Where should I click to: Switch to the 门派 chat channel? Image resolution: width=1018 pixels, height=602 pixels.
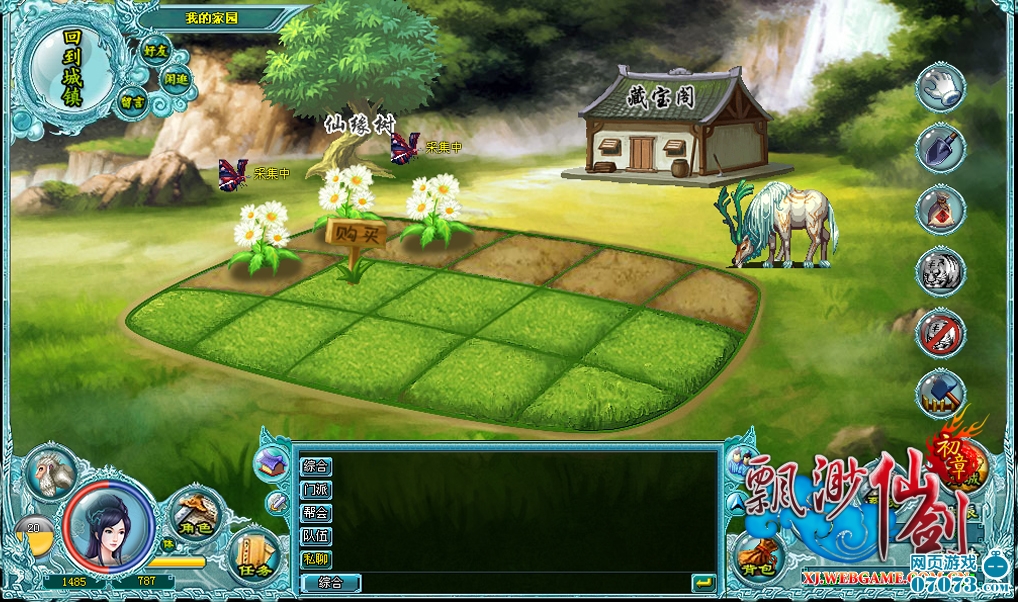coord(316,490)
